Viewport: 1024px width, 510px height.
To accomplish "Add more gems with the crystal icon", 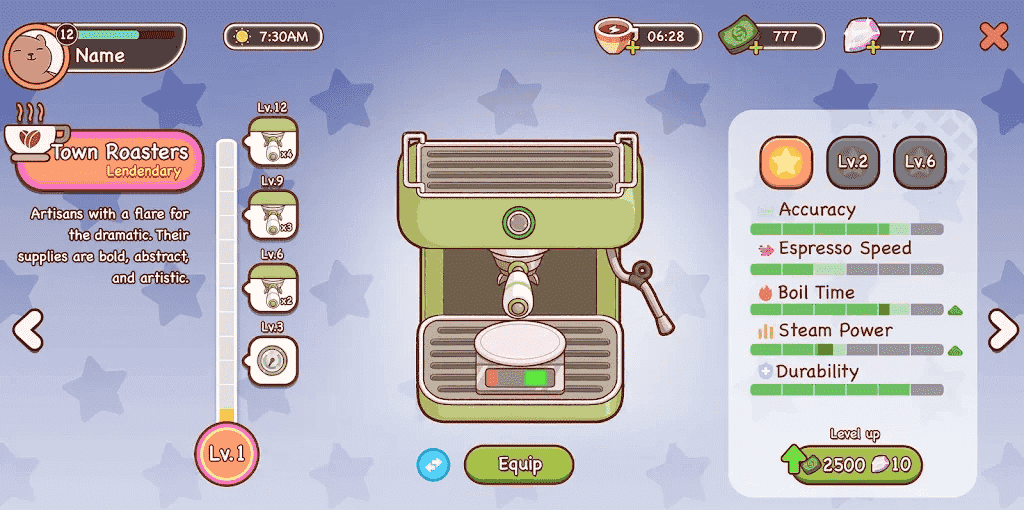I will point(860,38).
